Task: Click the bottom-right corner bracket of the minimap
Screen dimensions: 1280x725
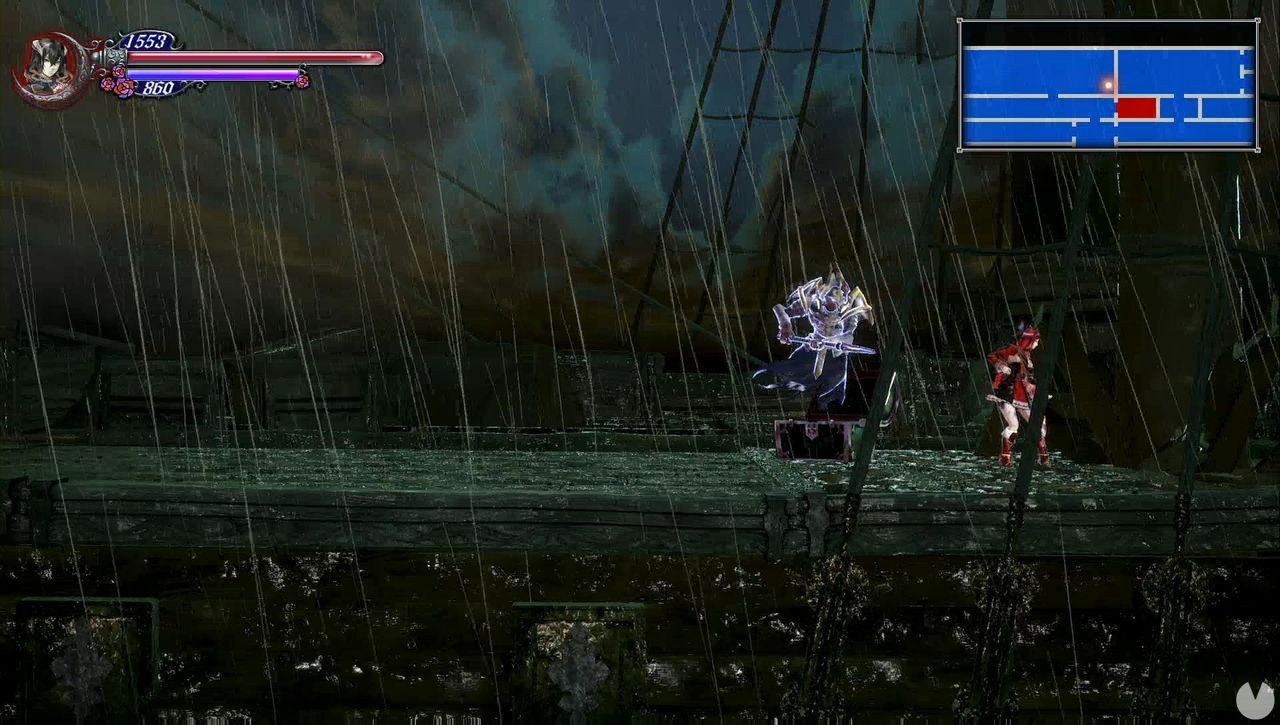Action: click(x=1256, y=150)
